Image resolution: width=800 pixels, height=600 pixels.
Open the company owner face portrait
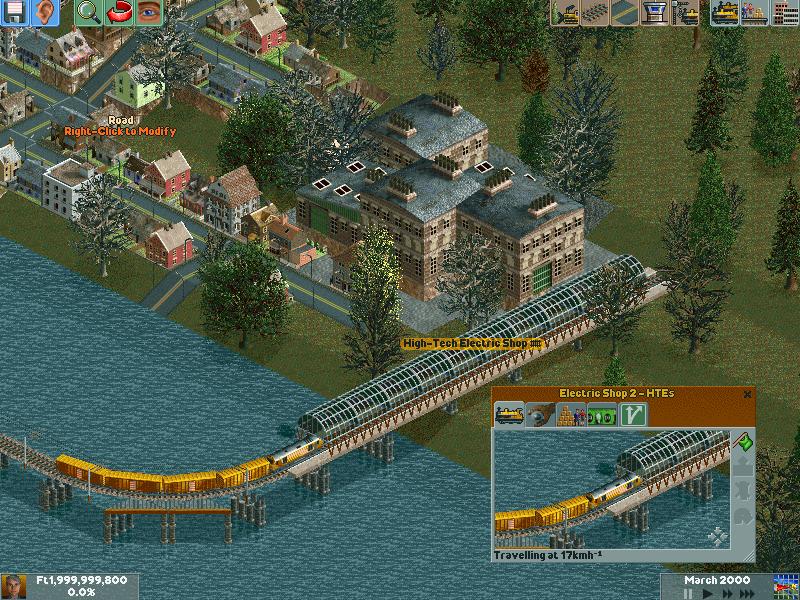point(14,586)
